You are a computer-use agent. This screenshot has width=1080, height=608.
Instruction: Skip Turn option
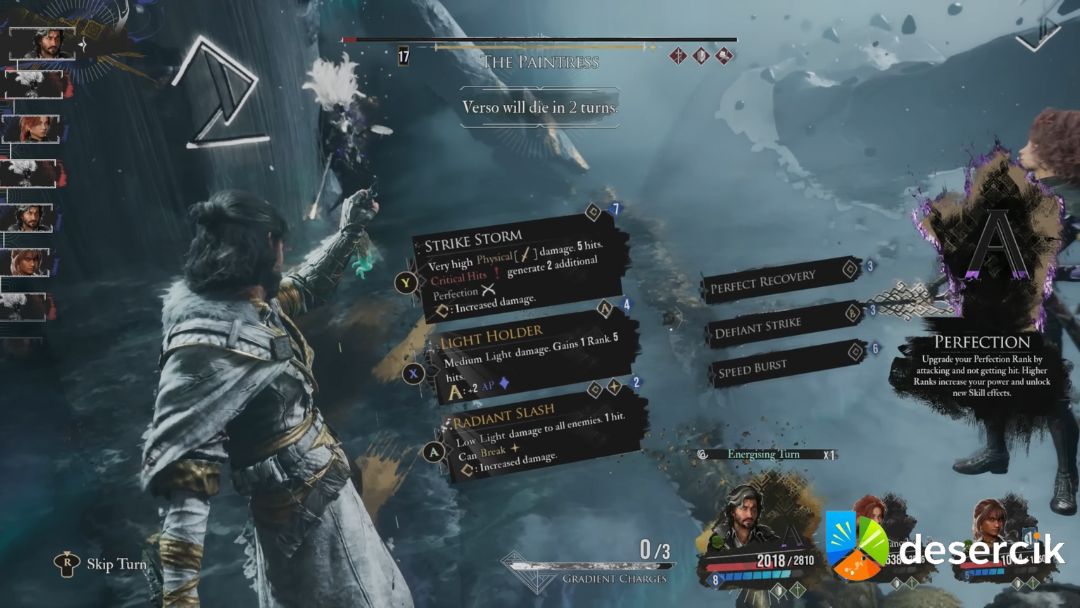coord(103,565)
